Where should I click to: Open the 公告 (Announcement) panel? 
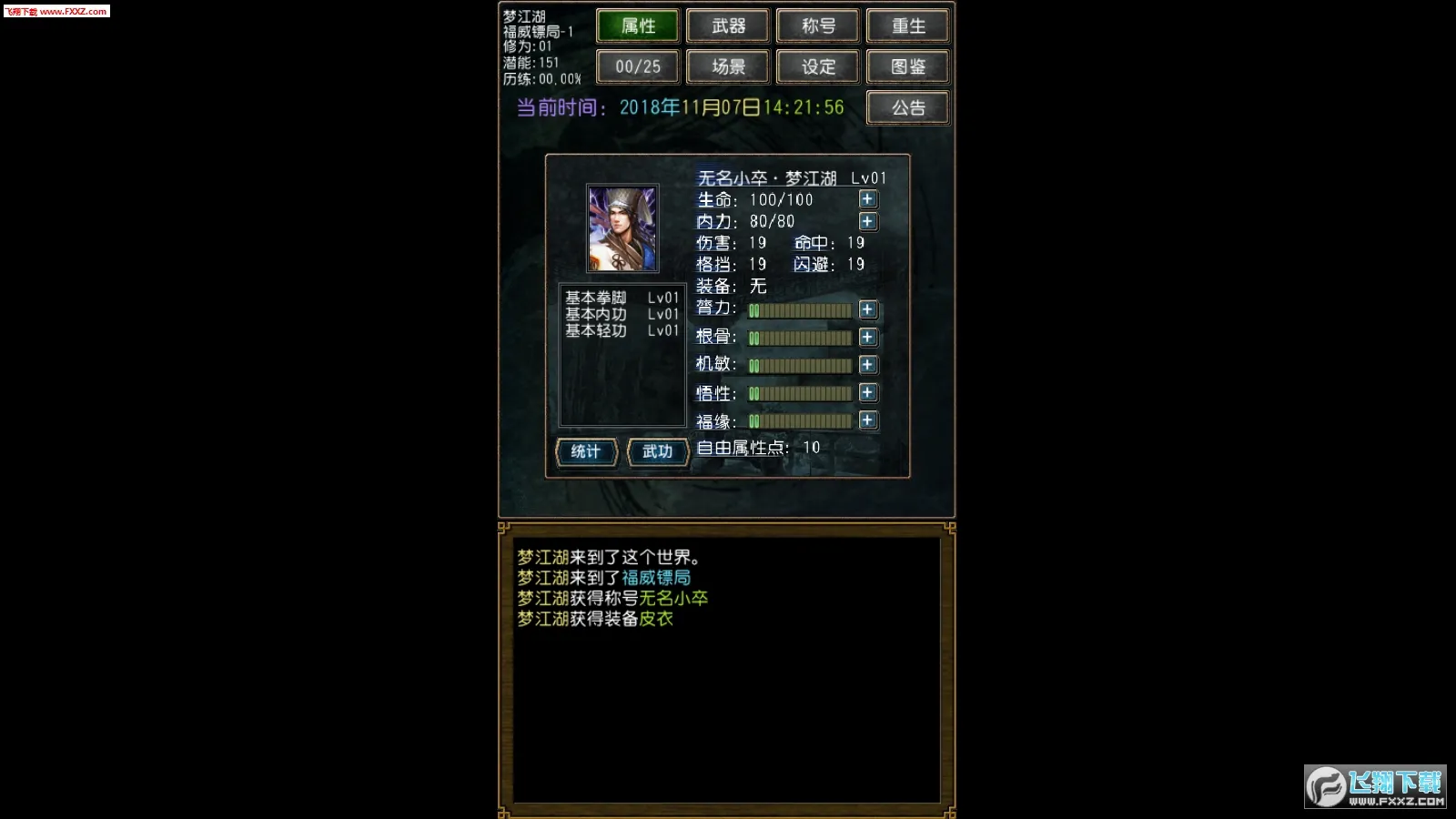(907, 106)
